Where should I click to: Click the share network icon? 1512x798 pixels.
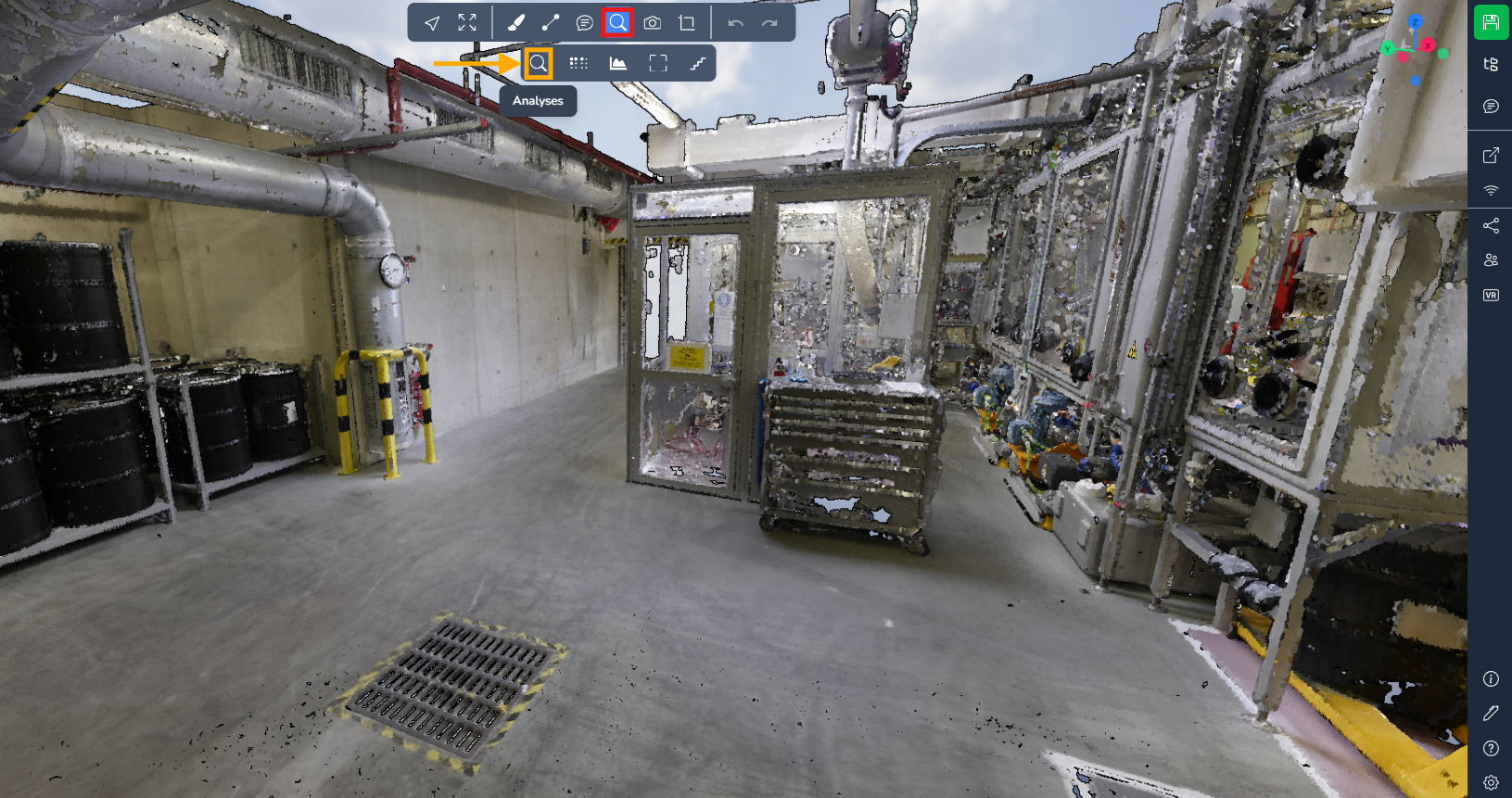(1491, 226)
